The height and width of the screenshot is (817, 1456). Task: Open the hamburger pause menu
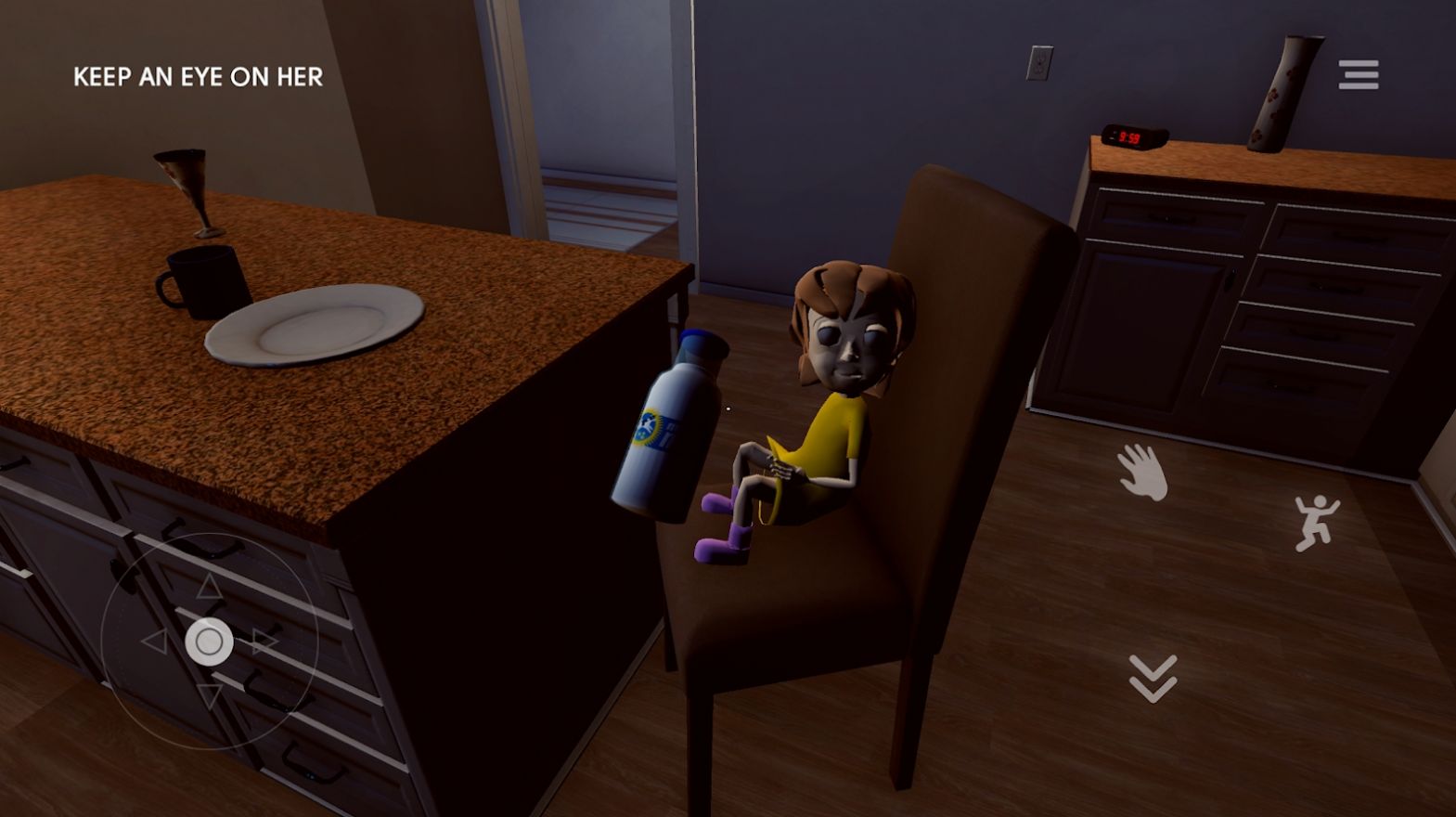[x=1357, y=73]
